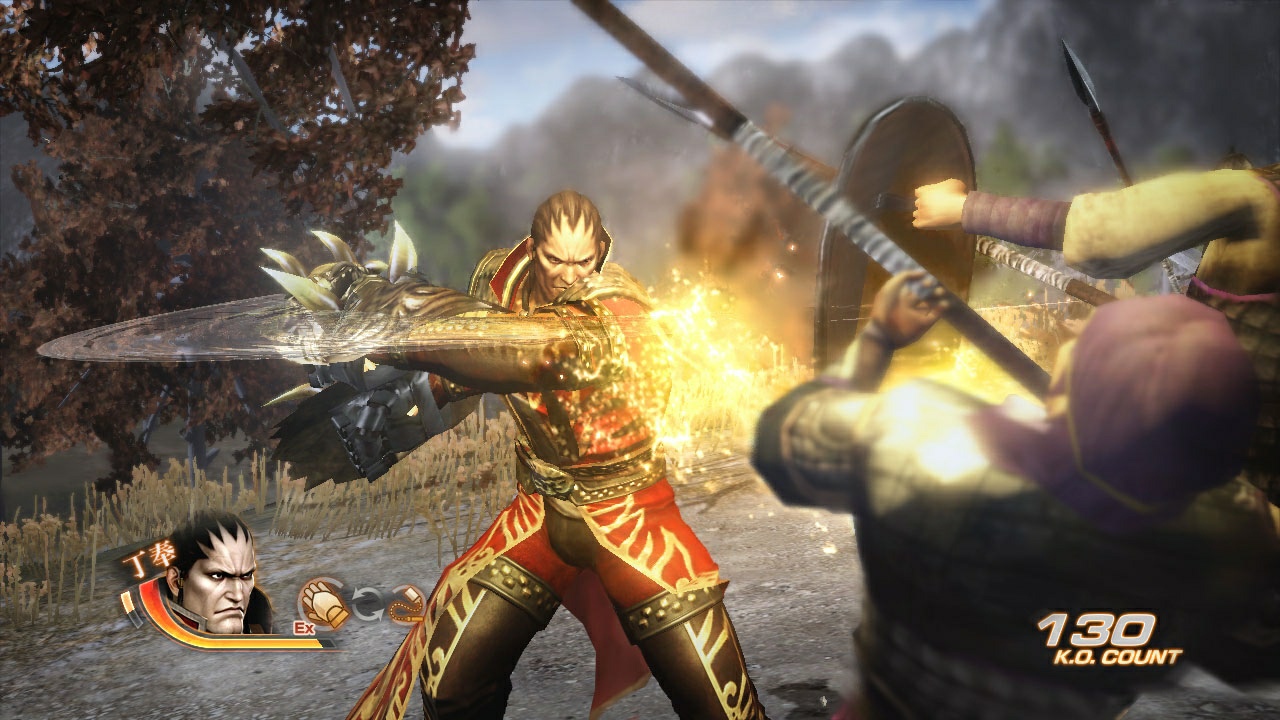Click the EX badge under the weapon icon
This screenshot has width=1280, height=720.
click(x=304, y=627)
